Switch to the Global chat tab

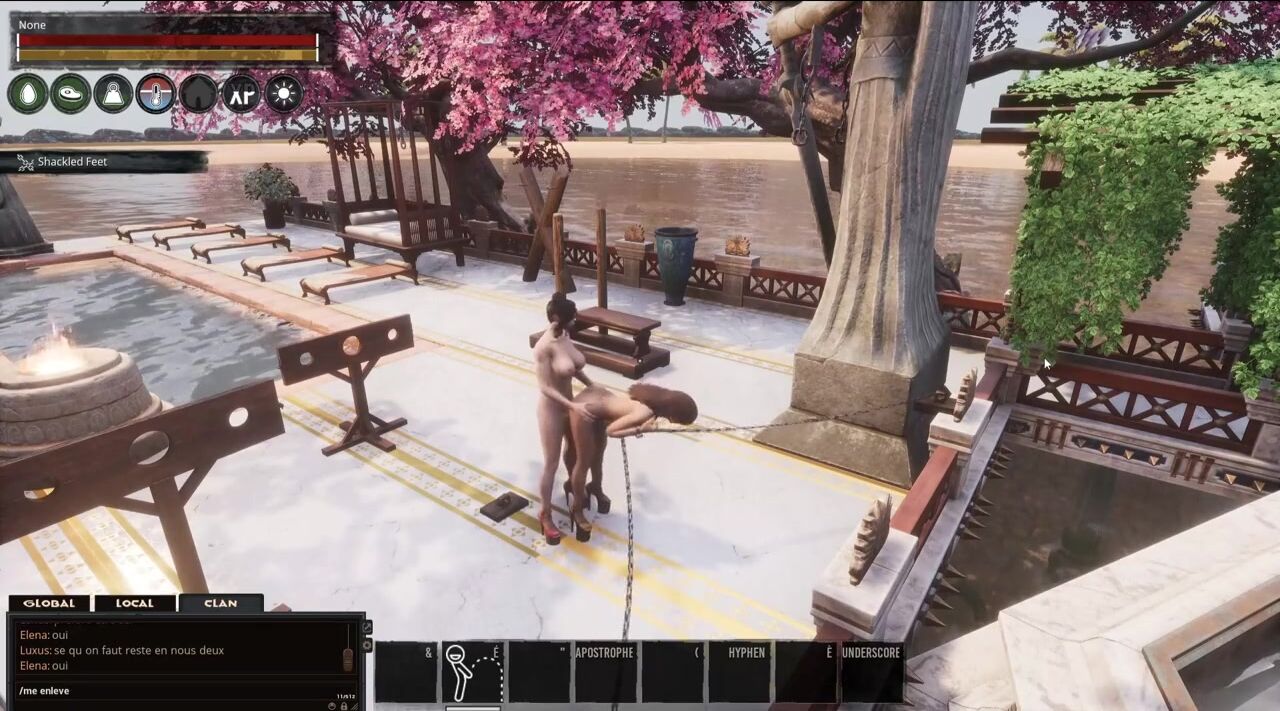pos(49,603)
